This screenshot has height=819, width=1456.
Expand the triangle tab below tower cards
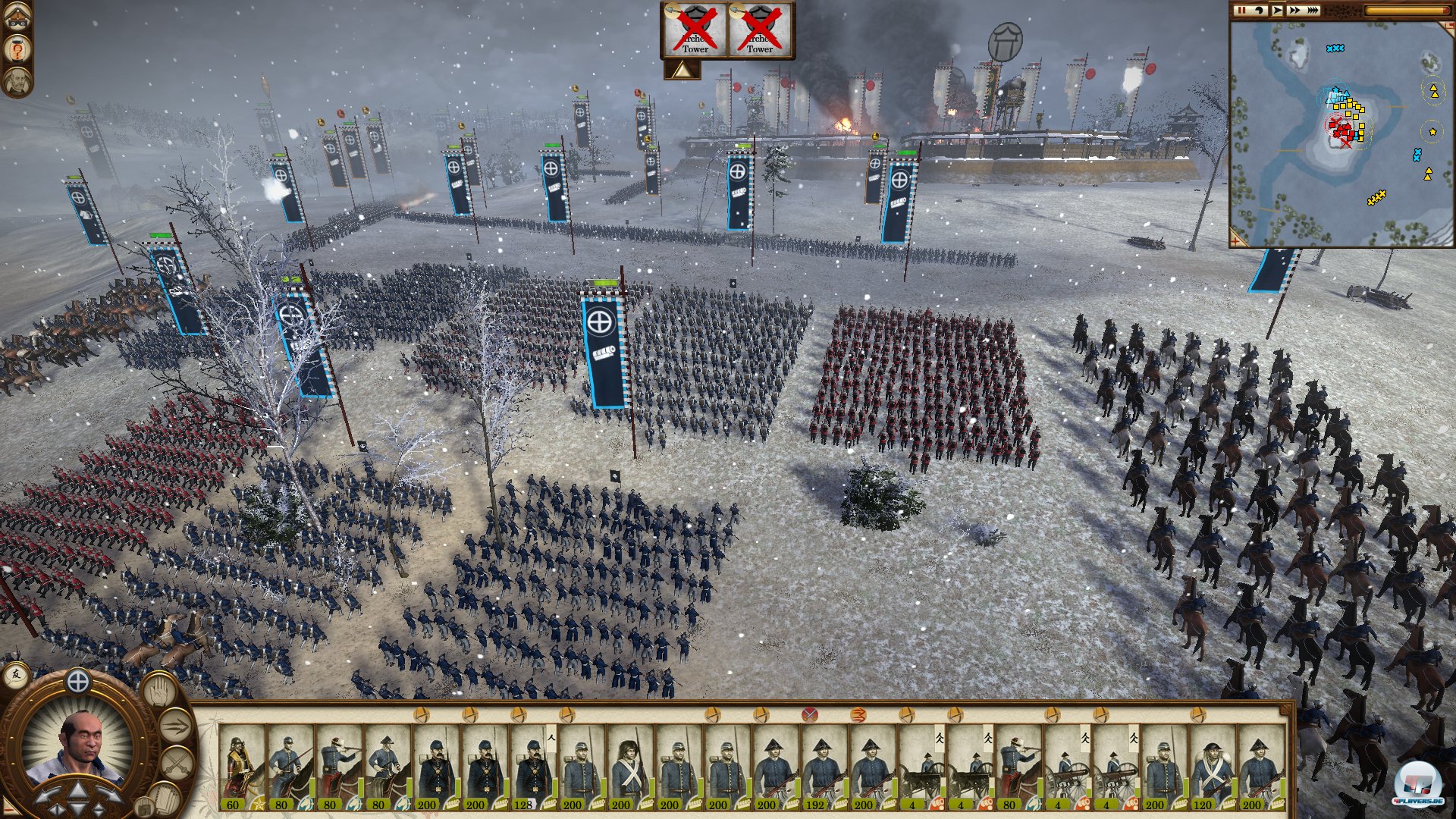(682, 71)
